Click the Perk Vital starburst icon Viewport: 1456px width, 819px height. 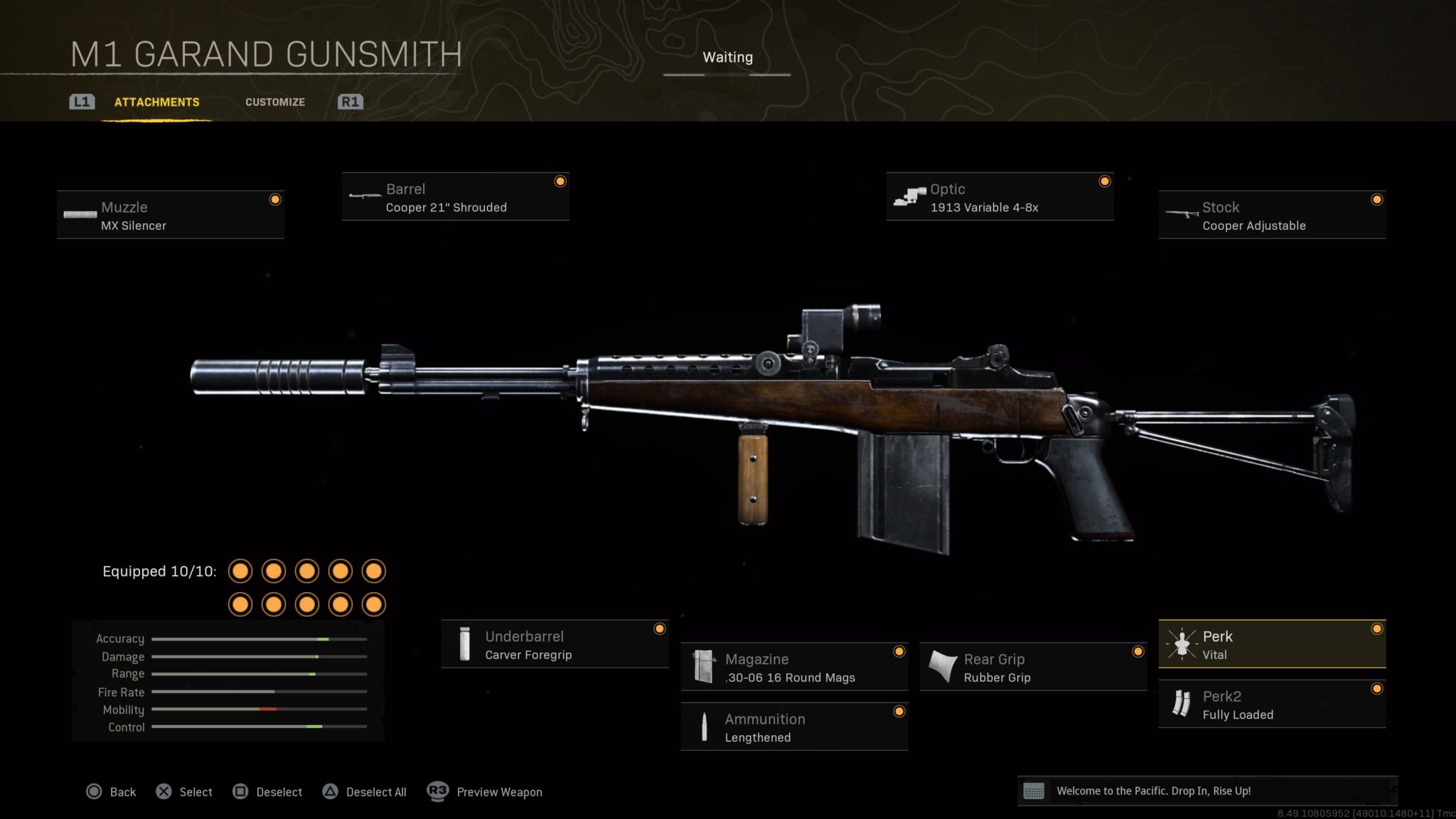pyautogui.click(x=1182, y=645)
